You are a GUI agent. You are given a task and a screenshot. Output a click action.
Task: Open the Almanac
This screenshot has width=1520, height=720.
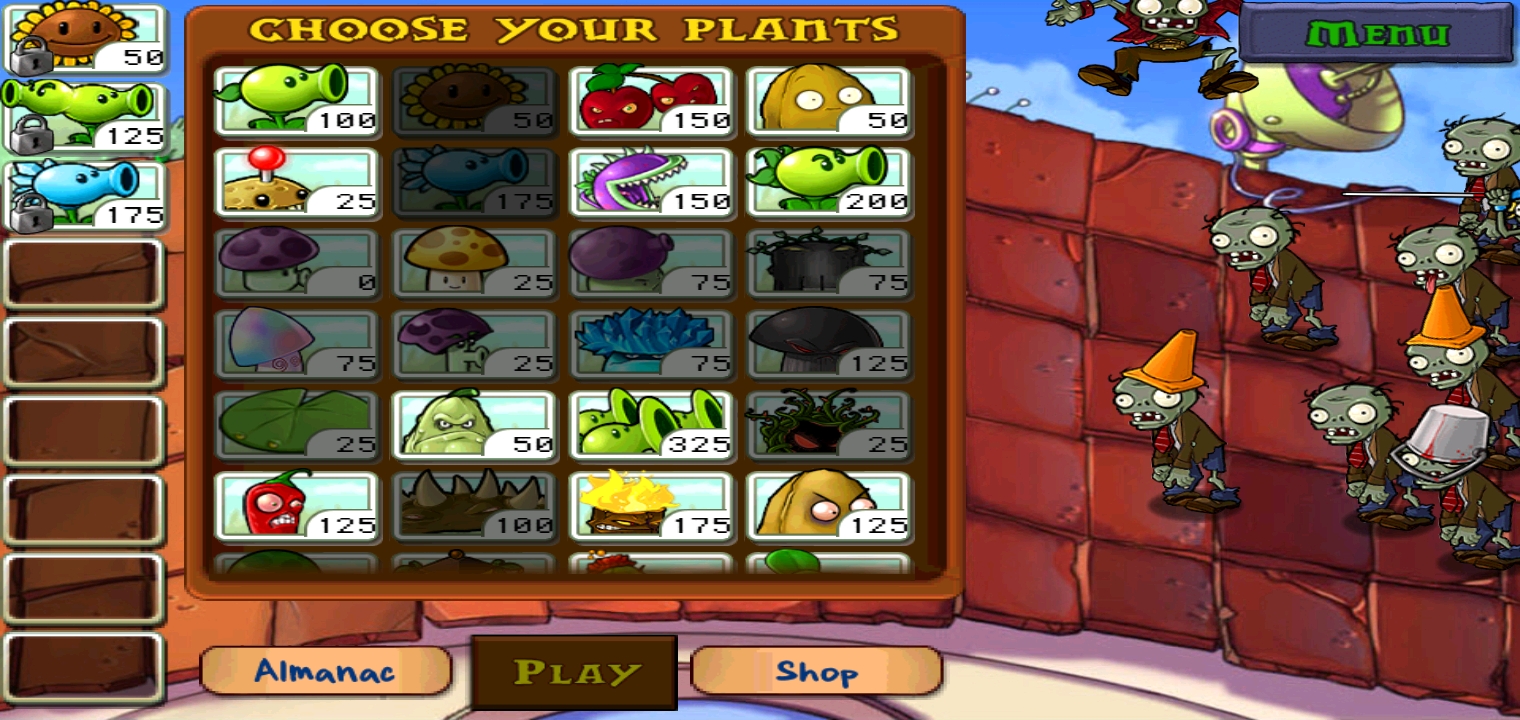pos(325,672)
